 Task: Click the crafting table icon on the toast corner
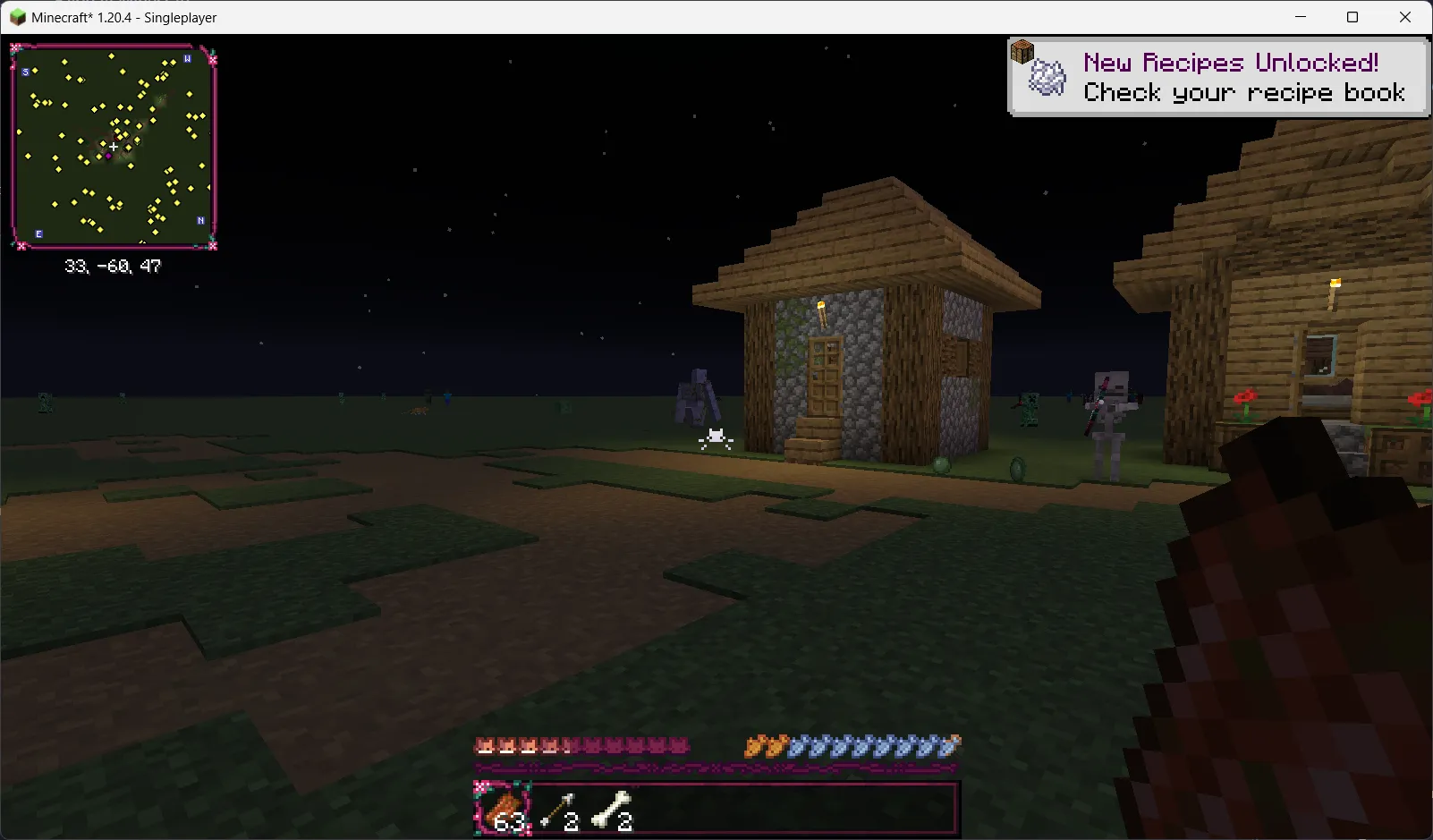[1021, 52]
